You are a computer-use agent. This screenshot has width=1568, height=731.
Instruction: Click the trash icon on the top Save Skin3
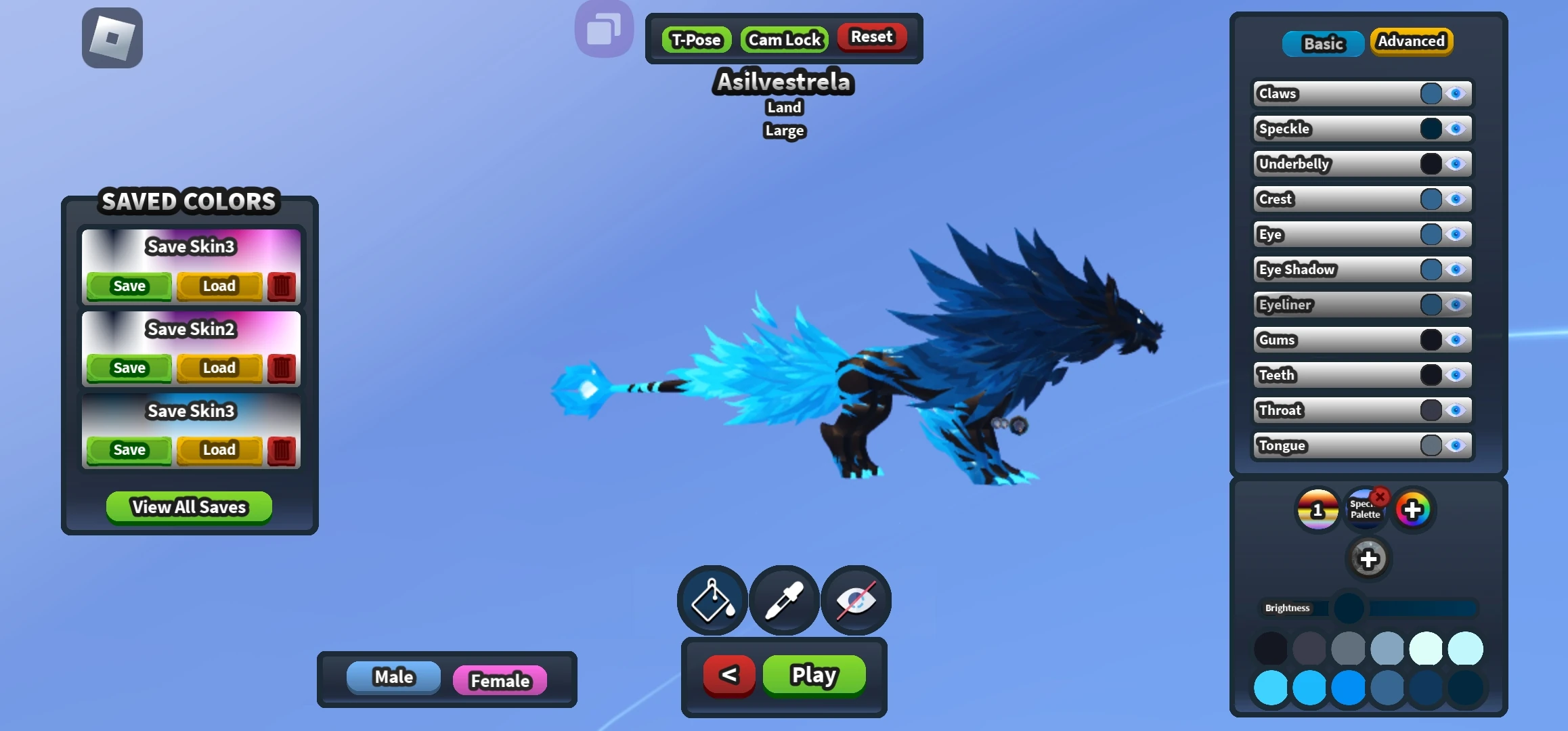280,286
